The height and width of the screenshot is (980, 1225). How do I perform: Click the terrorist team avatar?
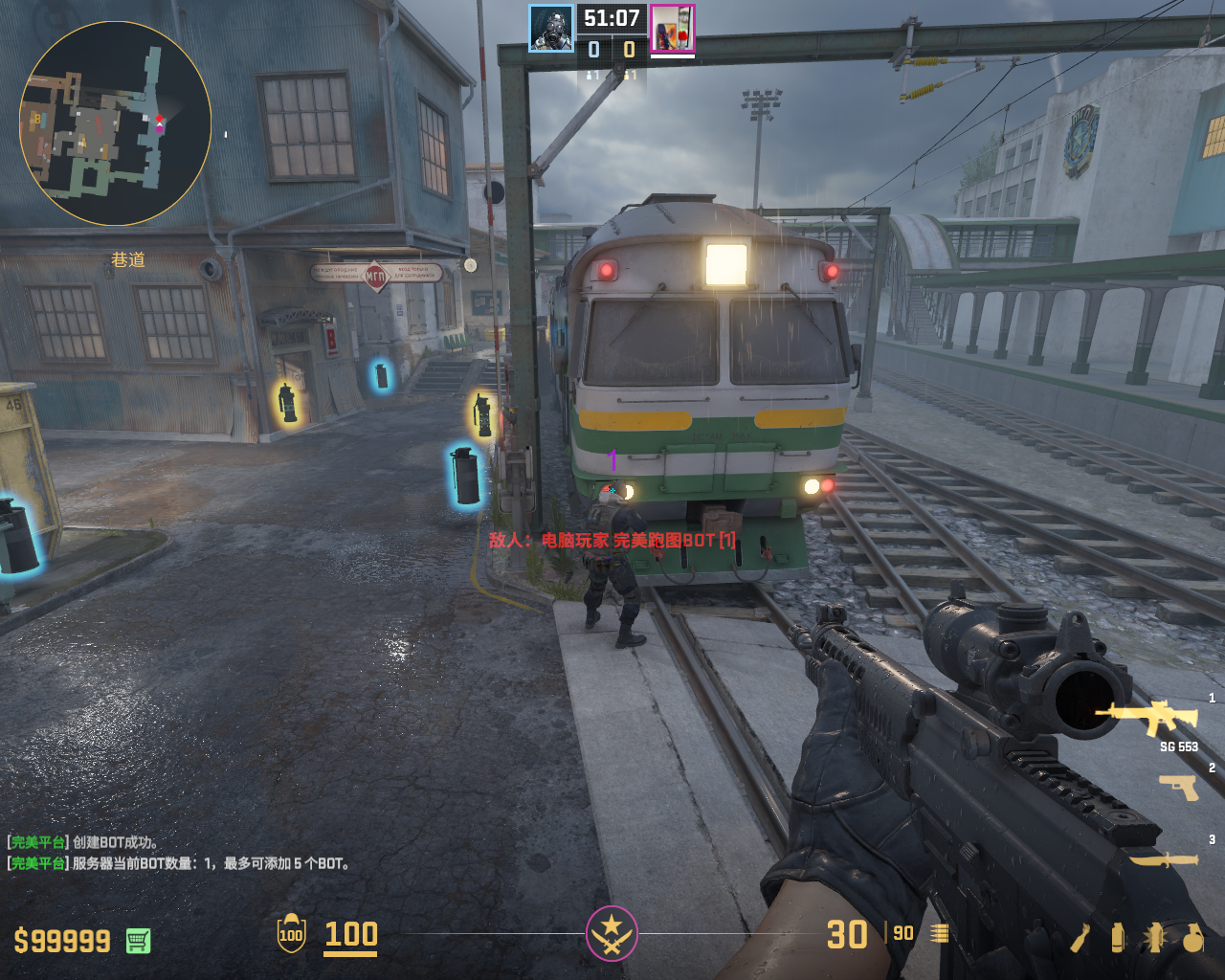tap(673, 28)
